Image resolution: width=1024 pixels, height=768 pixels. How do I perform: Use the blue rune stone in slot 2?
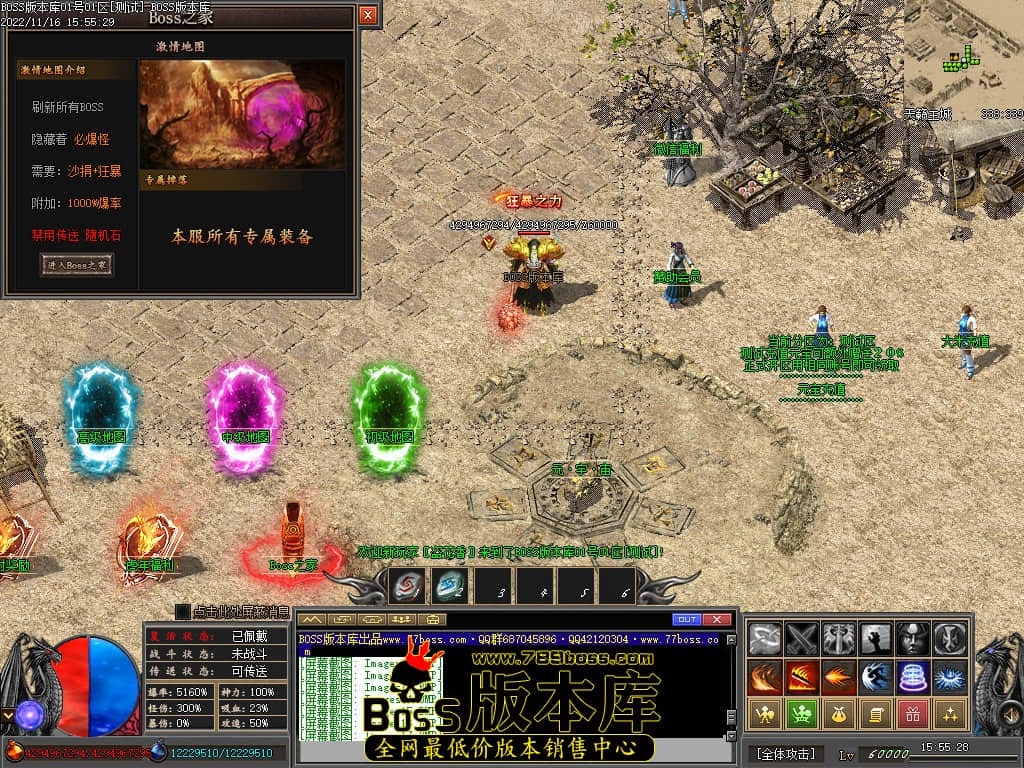point(449,586)
